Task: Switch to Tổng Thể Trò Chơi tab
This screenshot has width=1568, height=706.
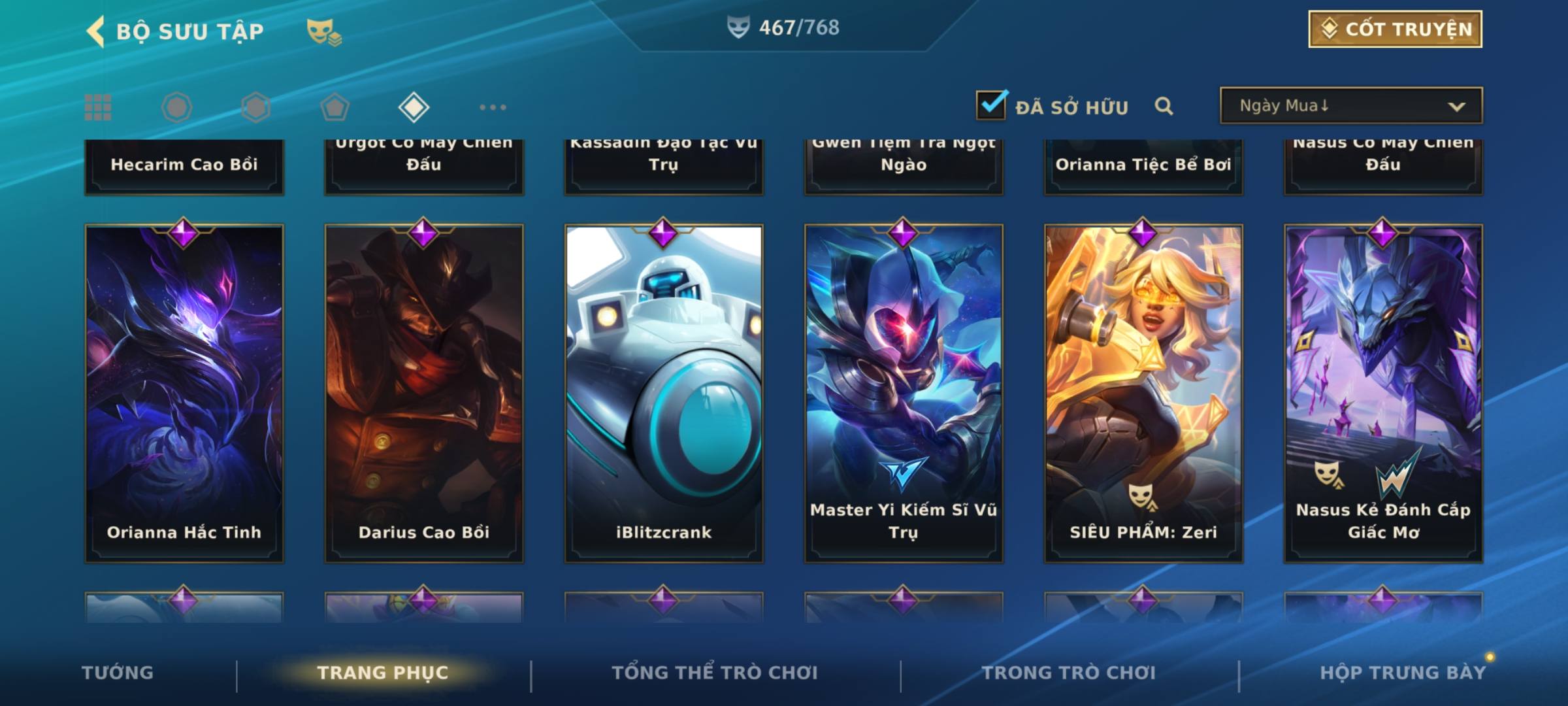Action: click(715, 673)
